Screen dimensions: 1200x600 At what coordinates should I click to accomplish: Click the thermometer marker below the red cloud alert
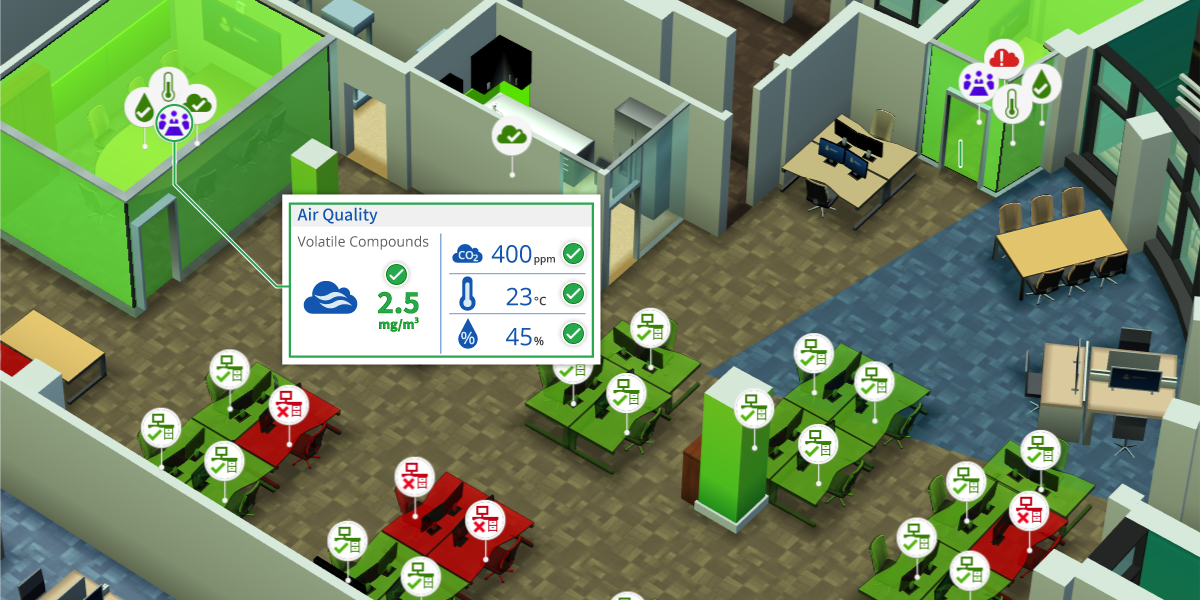click(x=1012, y=102)
